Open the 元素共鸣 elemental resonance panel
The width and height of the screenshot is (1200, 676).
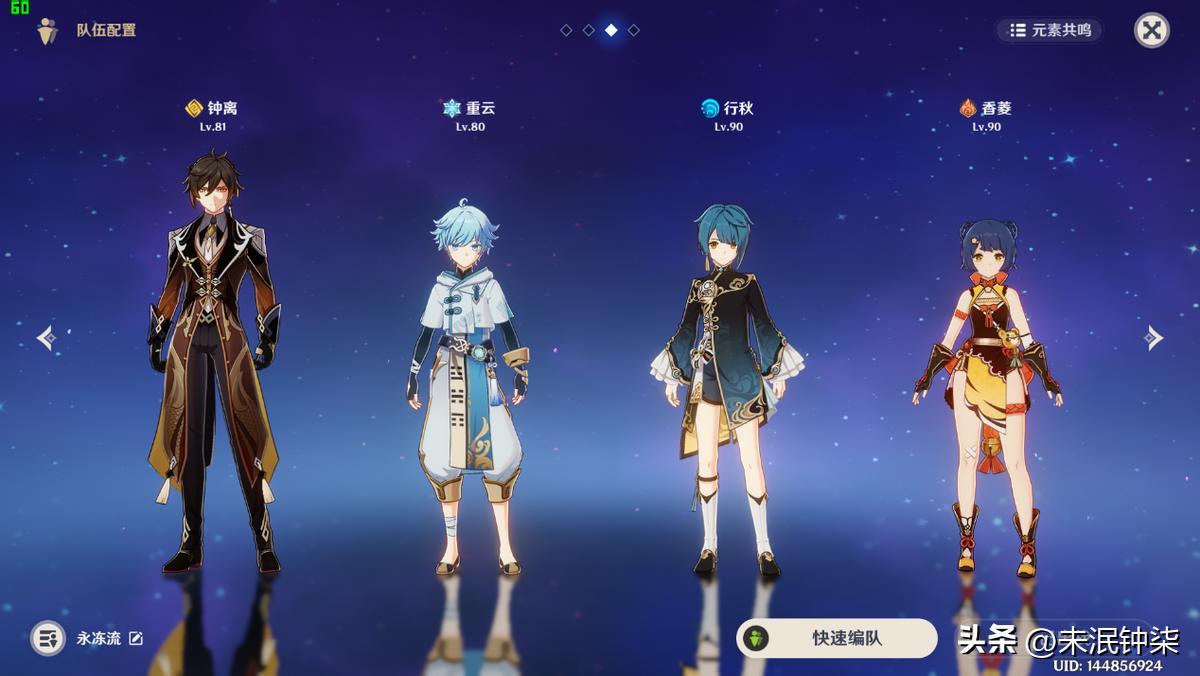click(1049, 30)
